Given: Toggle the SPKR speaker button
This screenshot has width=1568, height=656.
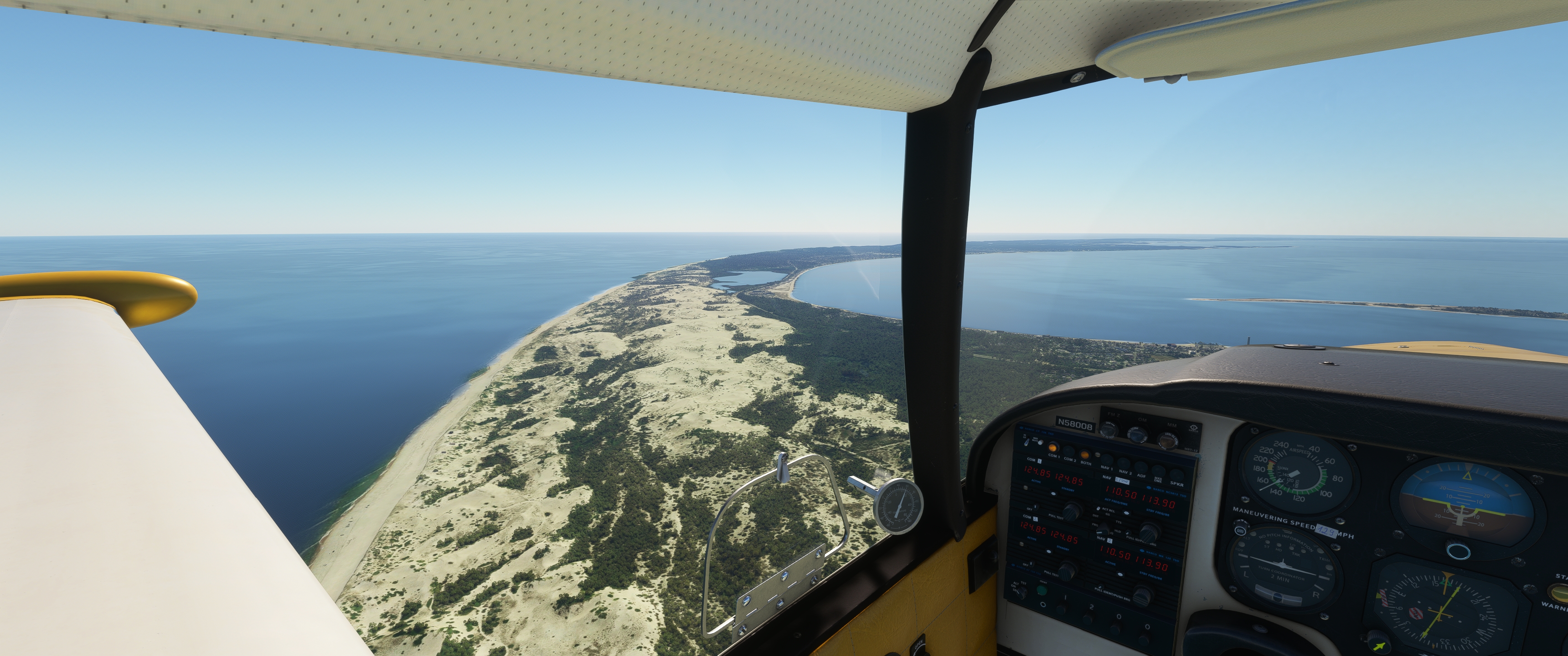Looking at the screenshot, I should point(1177,476).
